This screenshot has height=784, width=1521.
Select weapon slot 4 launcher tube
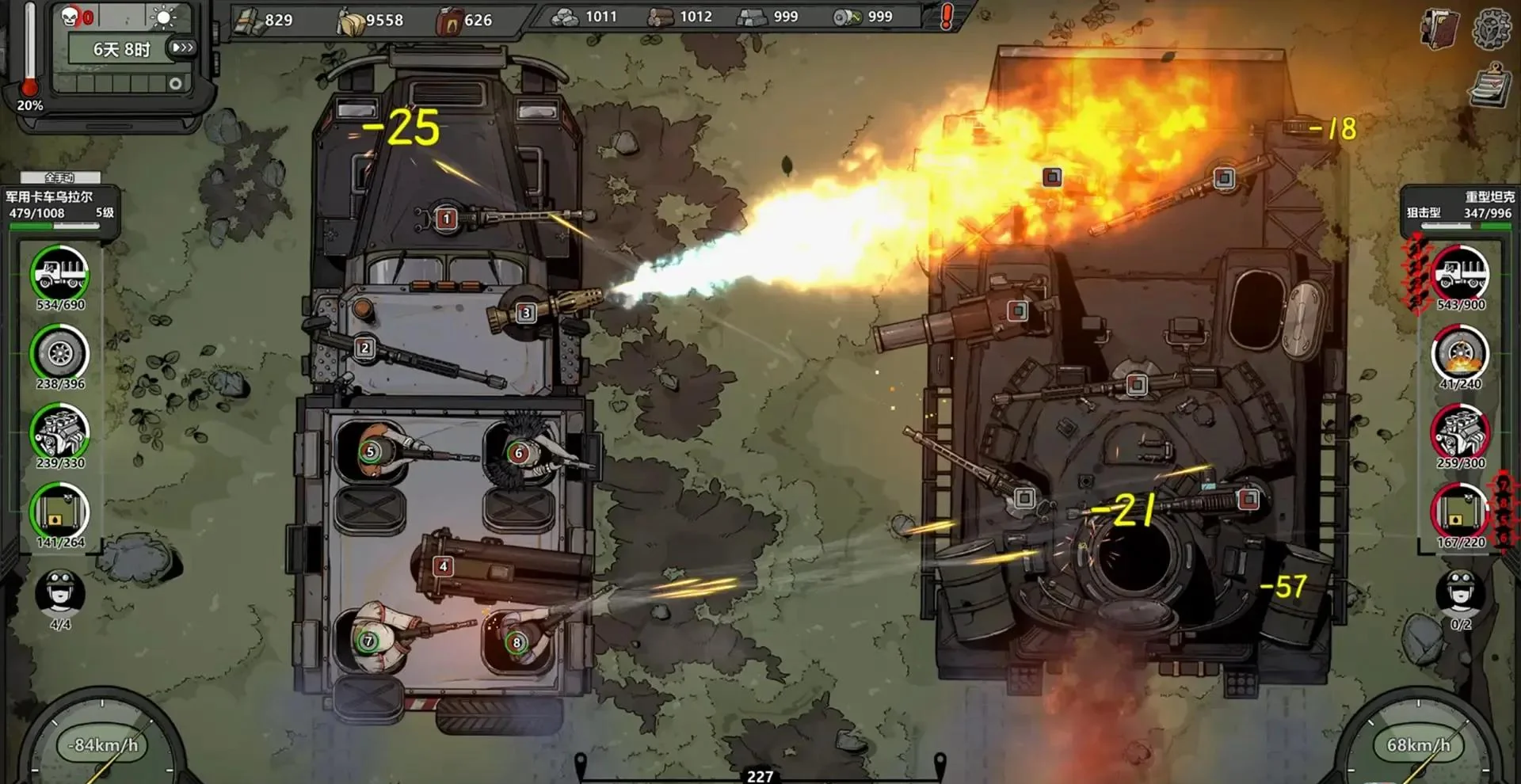[x=444, y=566]
